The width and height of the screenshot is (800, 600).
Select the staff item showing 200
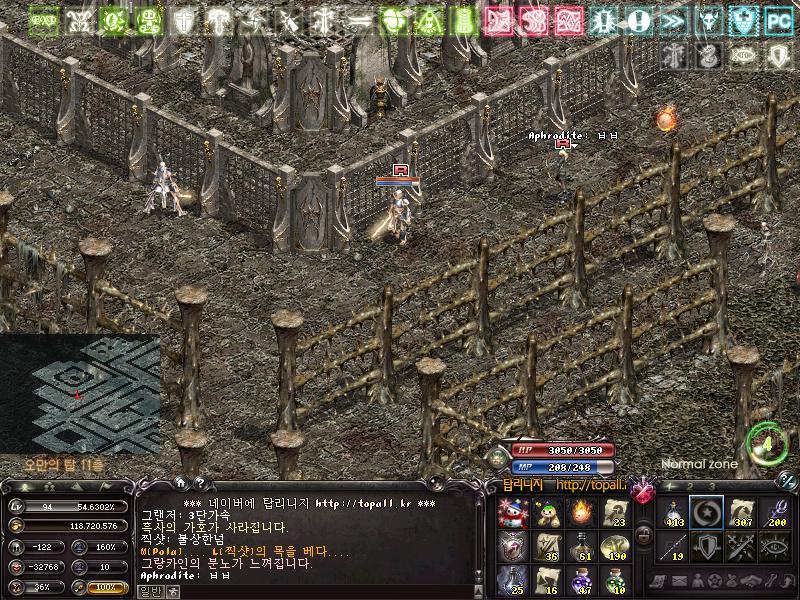coord(777,513)
